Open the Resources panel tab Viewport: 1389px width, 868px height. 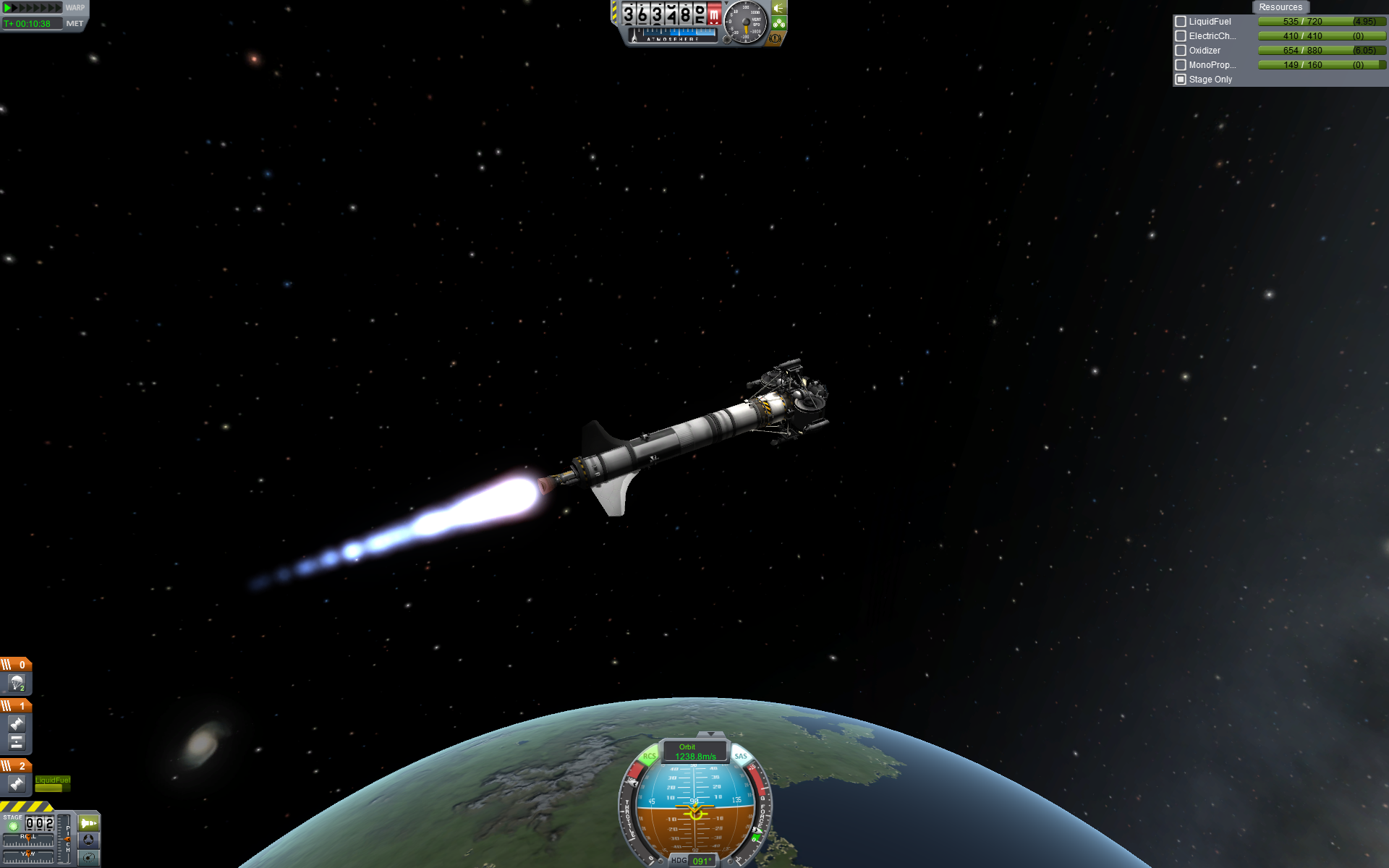pos(1280,7)
